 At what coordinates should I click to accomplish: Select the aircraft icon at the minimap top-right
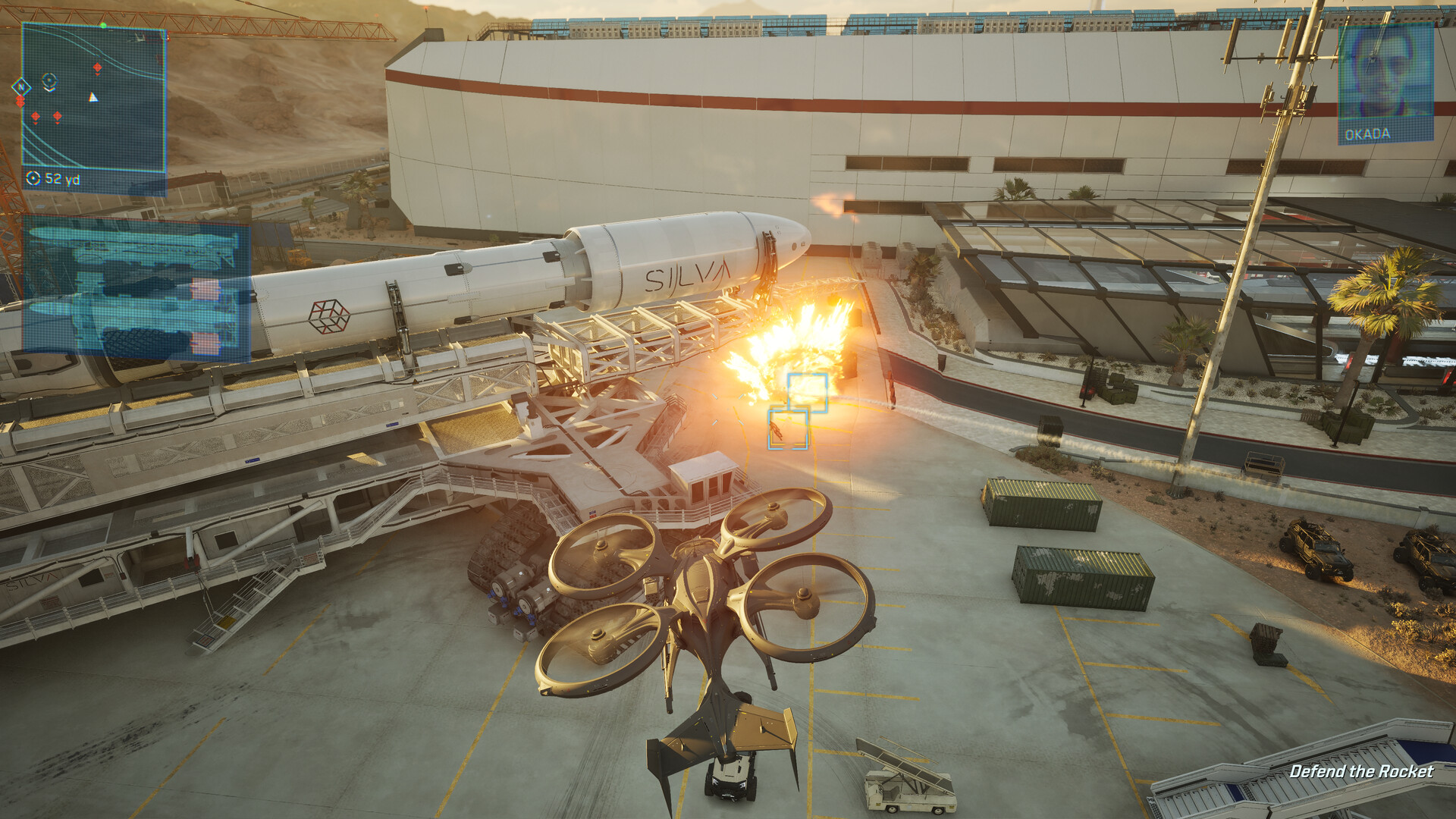click(x=138, y=37)
